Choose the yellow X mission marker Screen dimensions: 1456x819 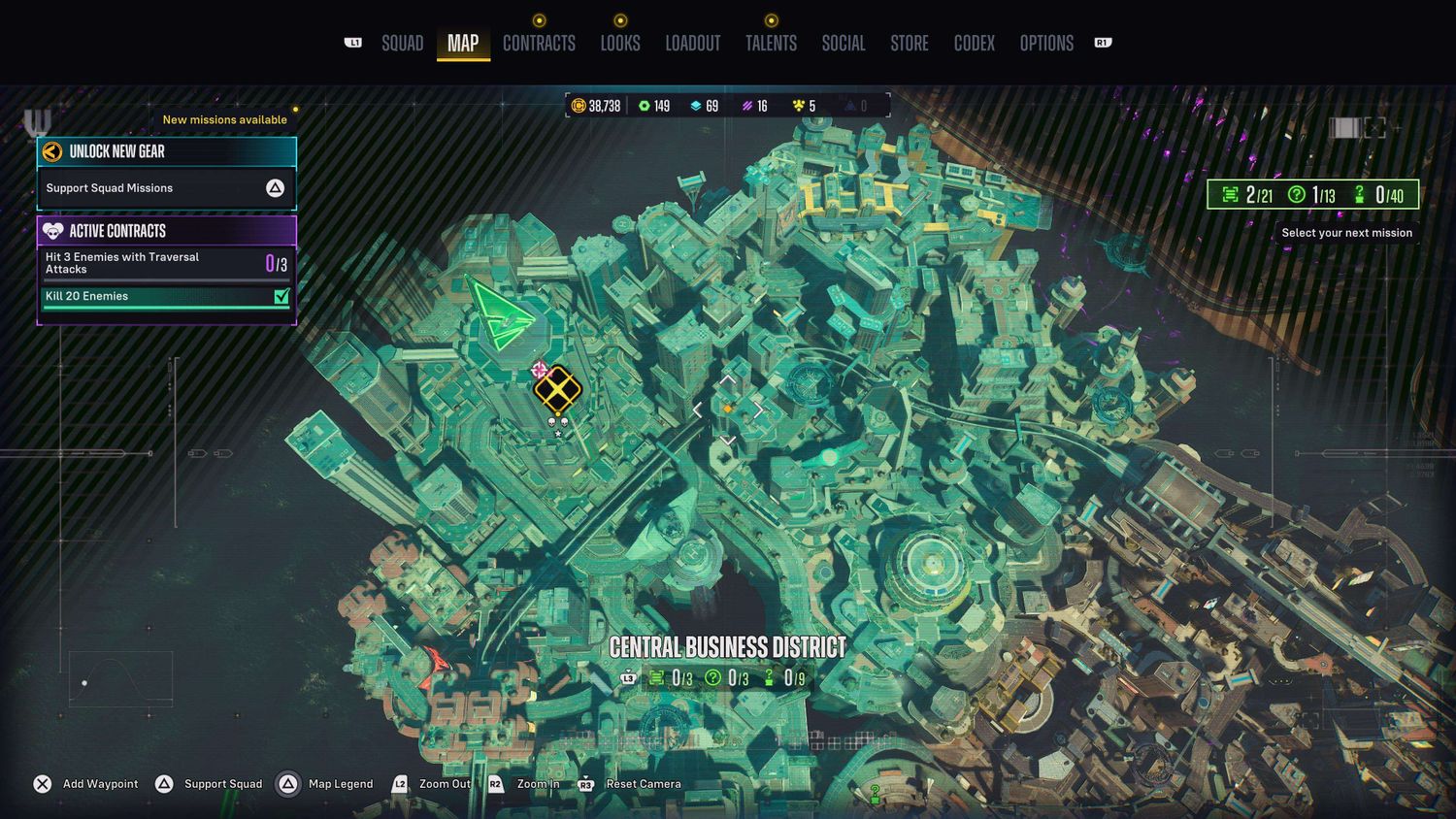(557, 390)
